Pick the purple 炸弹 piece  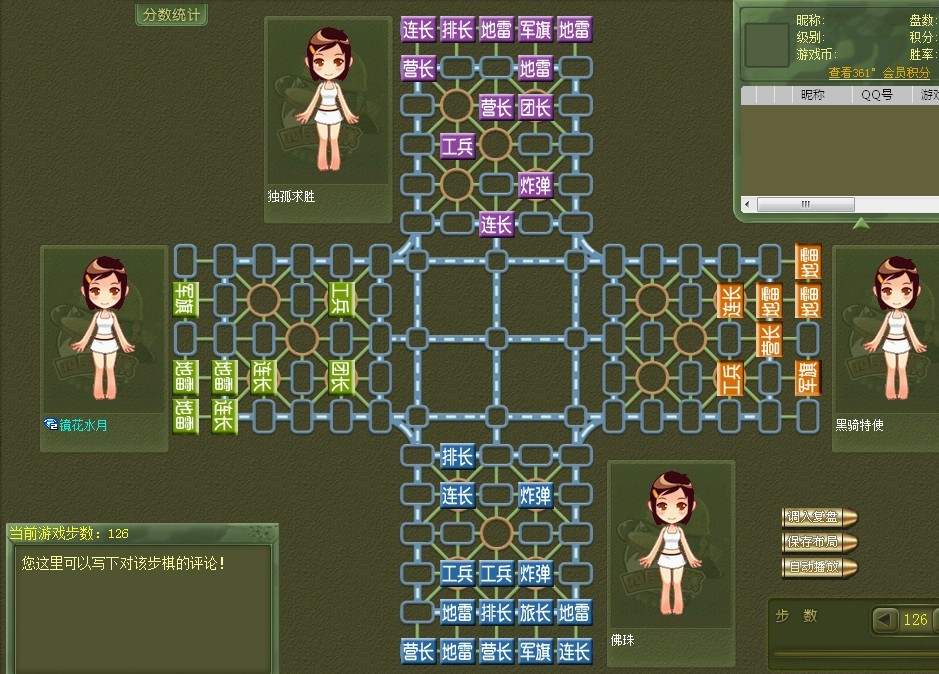[535, 185]
